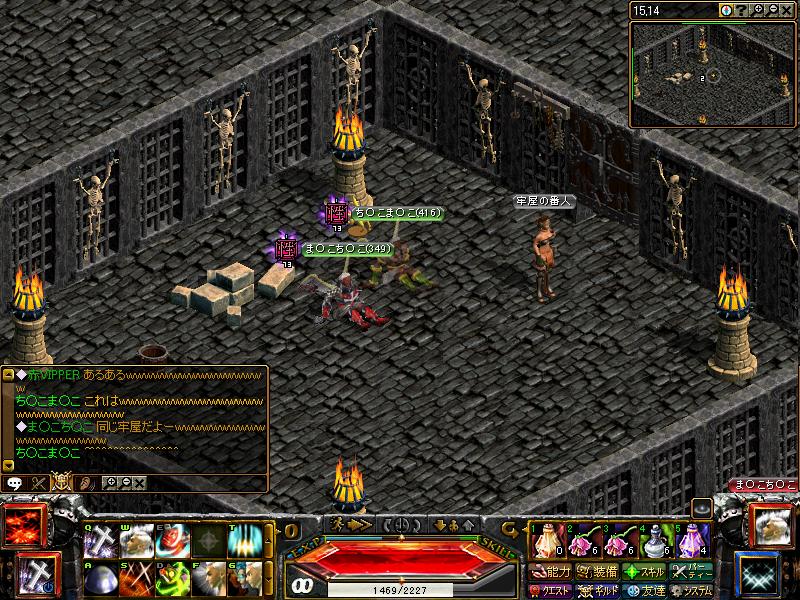This screenshot has width=800, height=600.
Task: Activate the green monster skill in hotkey D
Action: [x=172, y=580]
